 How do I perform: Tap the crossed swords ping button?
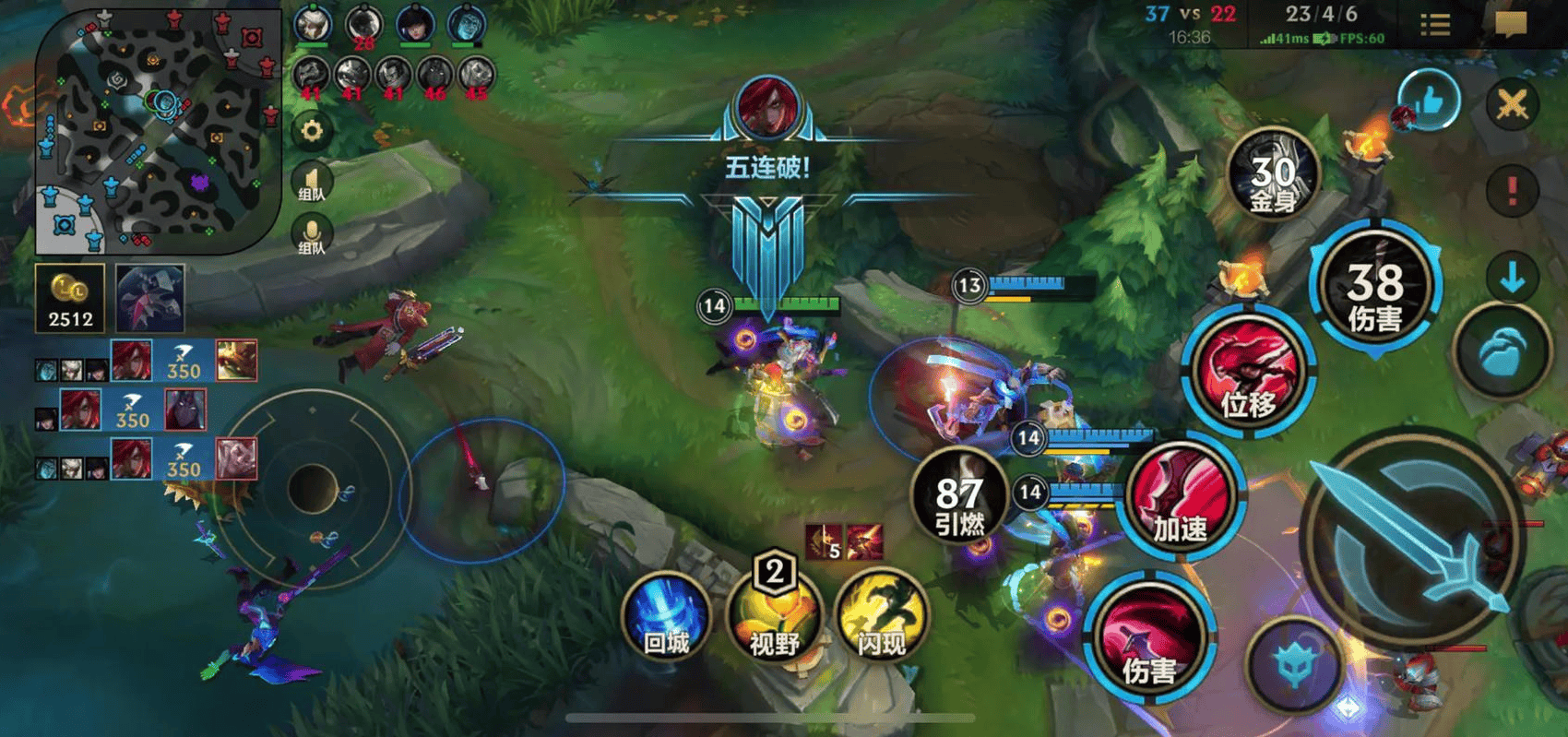[1512, 103]
